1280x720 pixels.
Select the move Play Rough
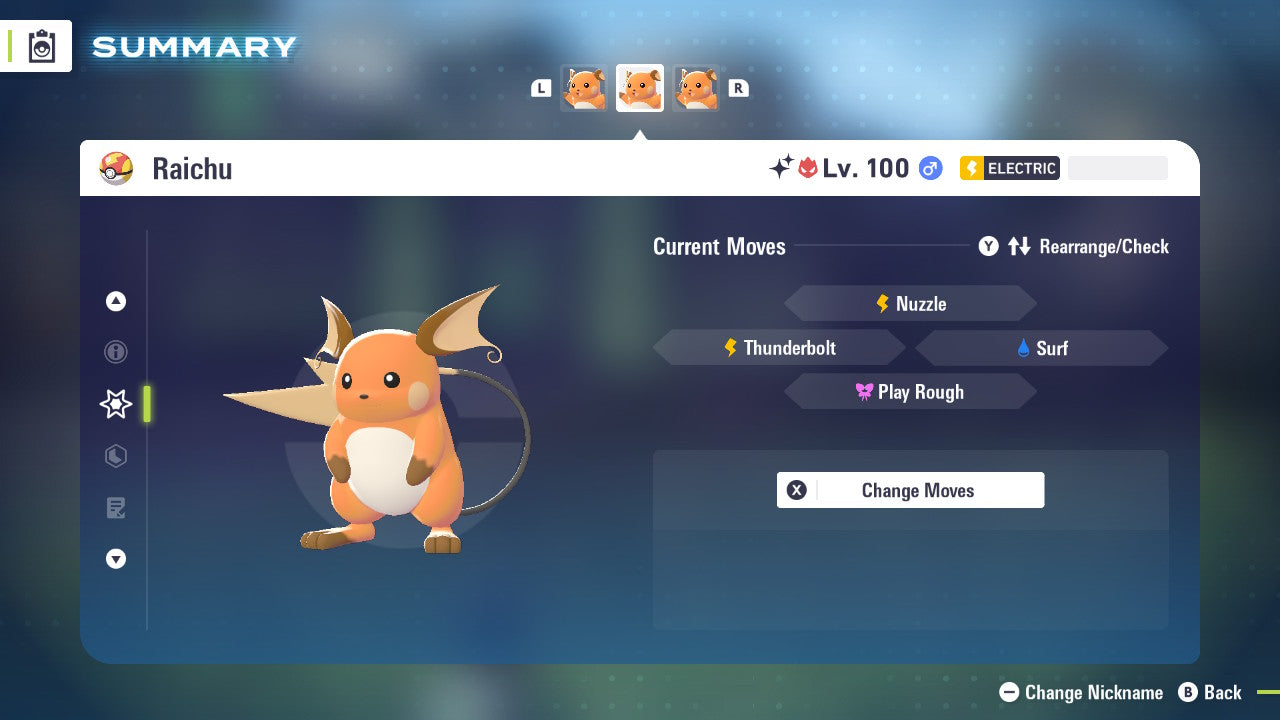click(x=910, y=391)
